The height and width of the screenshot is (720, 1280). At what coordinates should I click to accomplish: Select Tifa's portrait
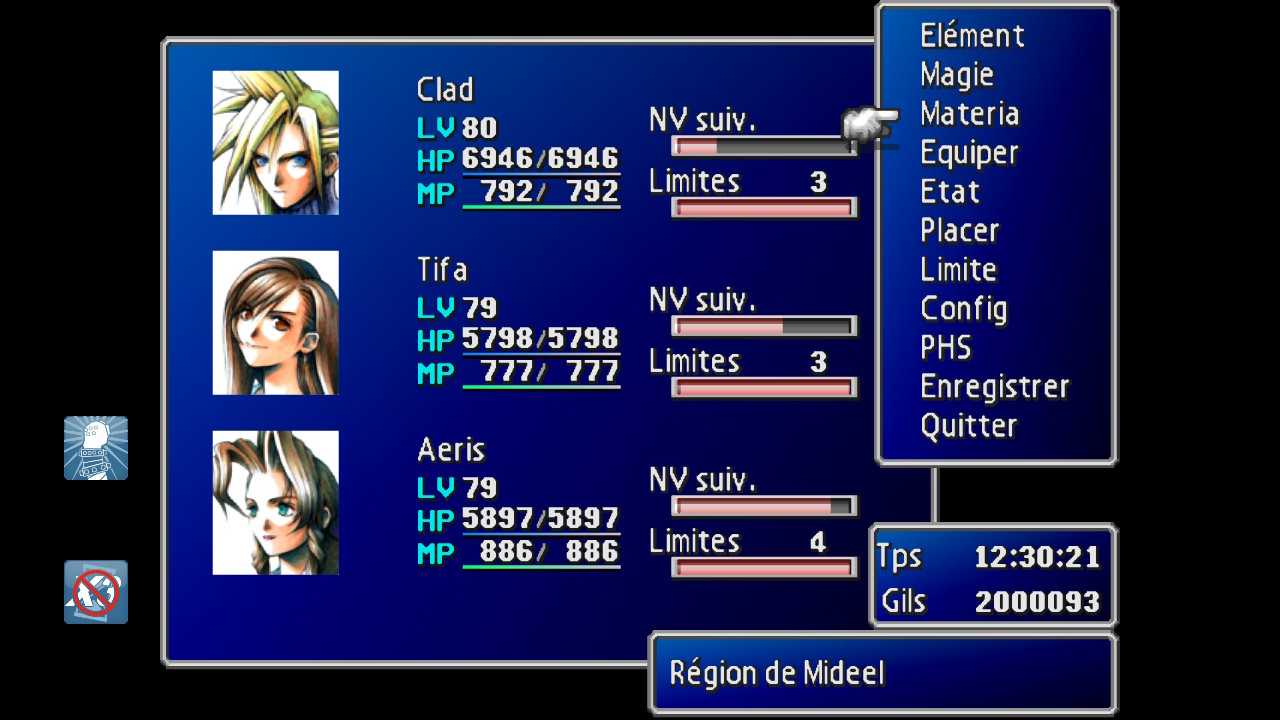[x=276, y=323]
